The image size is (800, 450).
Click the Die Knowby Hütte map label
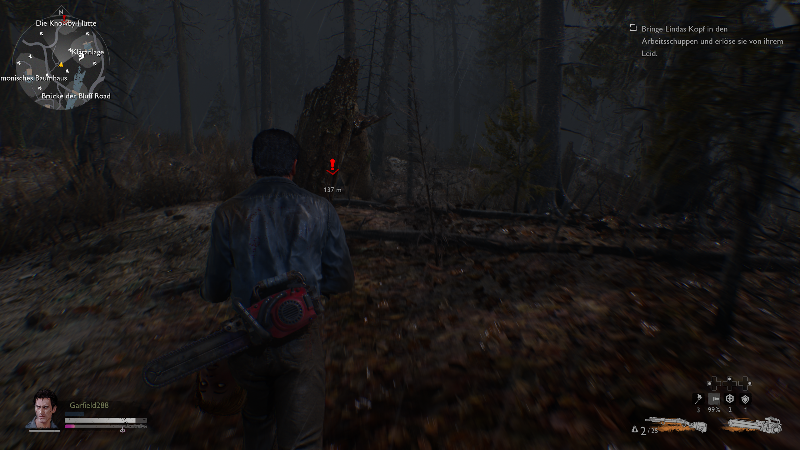(64, 22)
